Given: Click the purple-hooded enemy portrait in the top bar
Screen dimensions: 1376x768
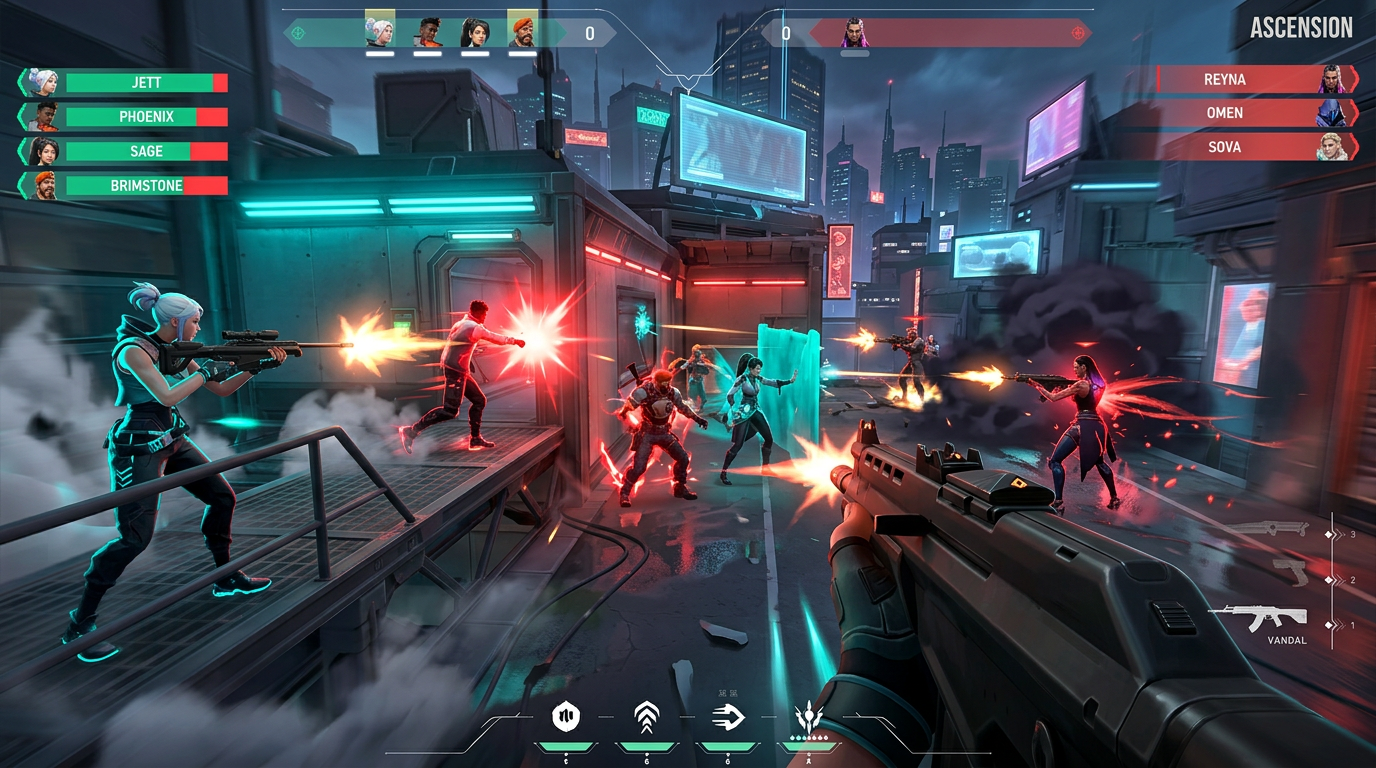Looking at the screenshot, I should coord(854,31).
